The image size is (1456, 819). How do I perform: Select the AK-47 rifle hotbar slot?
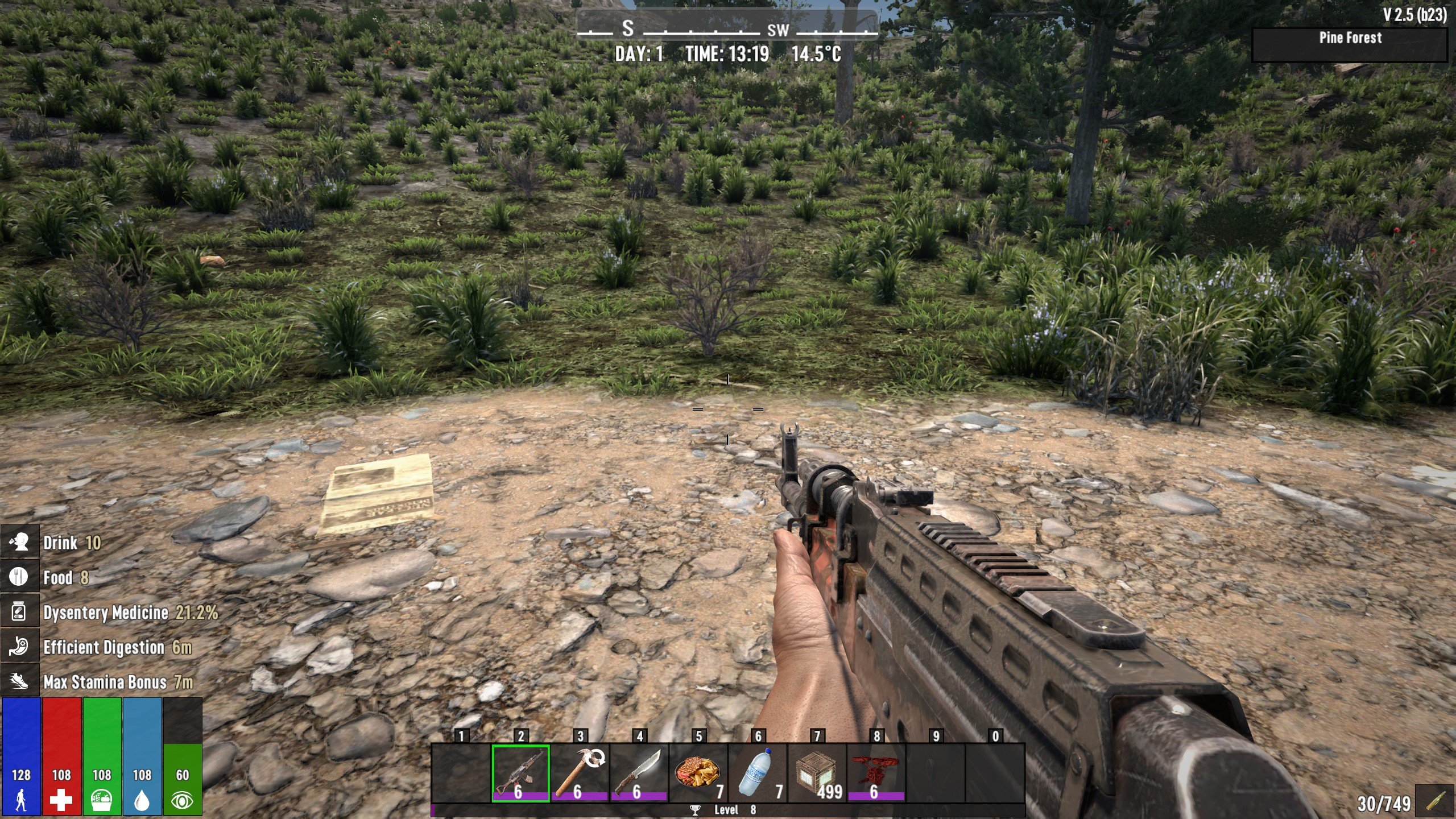pos(520,773)
